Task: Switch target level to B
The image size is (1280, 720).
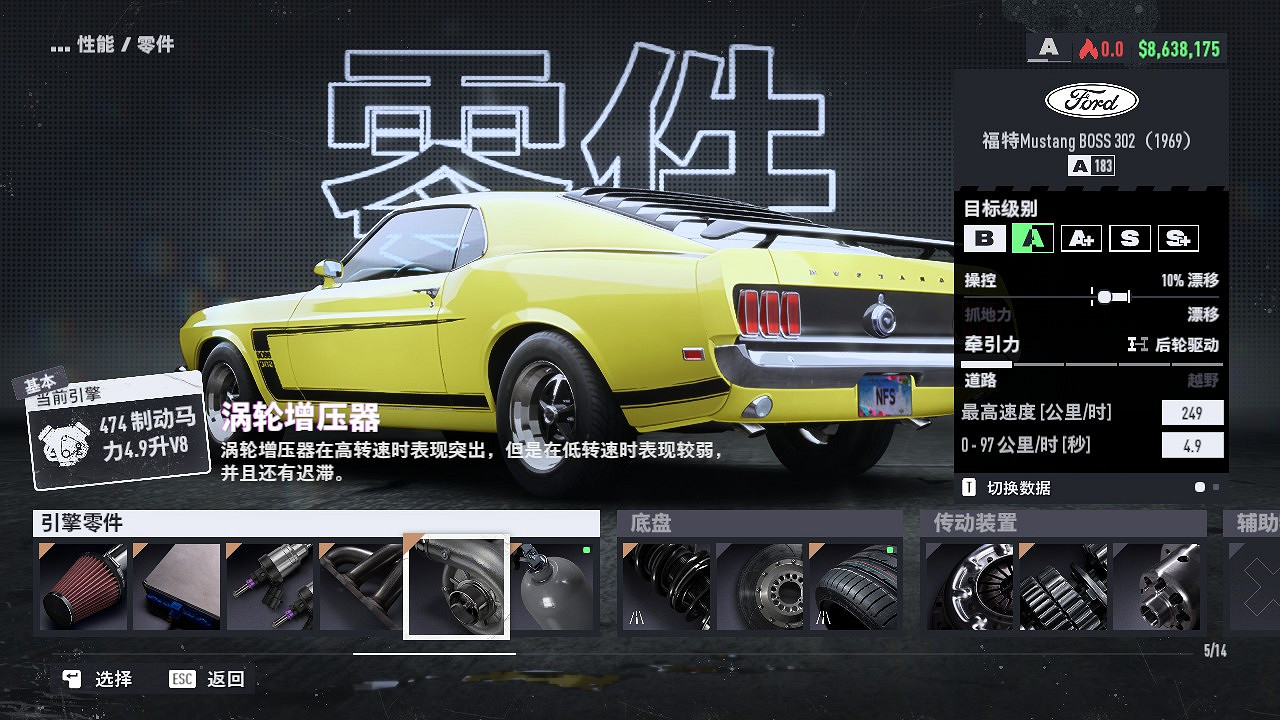Action: (x=986, y=238)
